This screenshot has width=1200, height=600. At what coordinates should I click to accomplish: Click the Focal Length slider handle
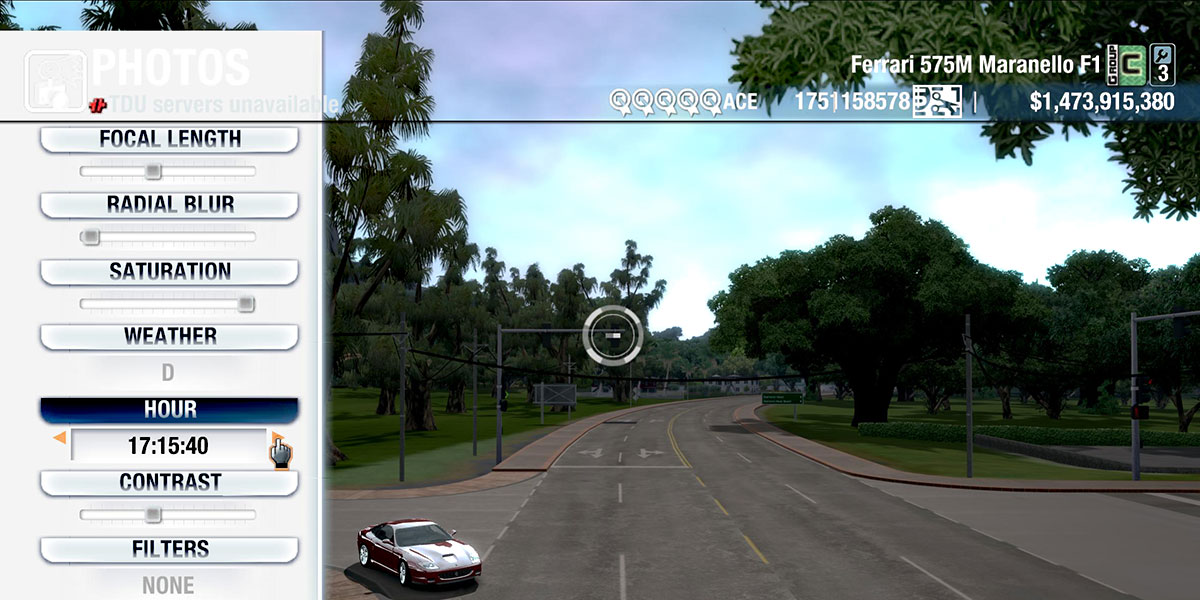(152, 171)
